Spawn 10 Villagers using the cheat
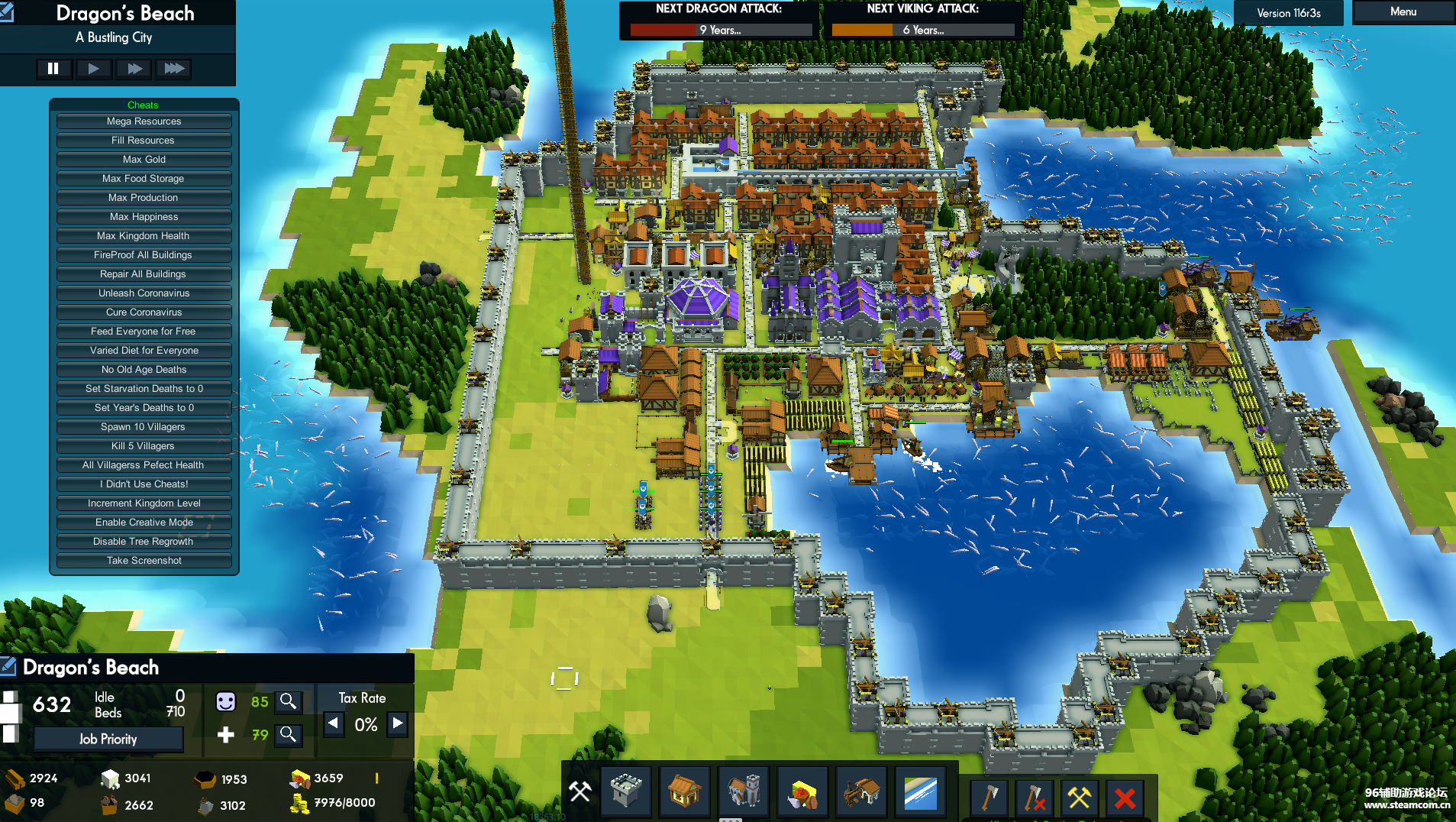Viewport: 1456px width, 822px height. pyautogui.click(x=144, y=426)
